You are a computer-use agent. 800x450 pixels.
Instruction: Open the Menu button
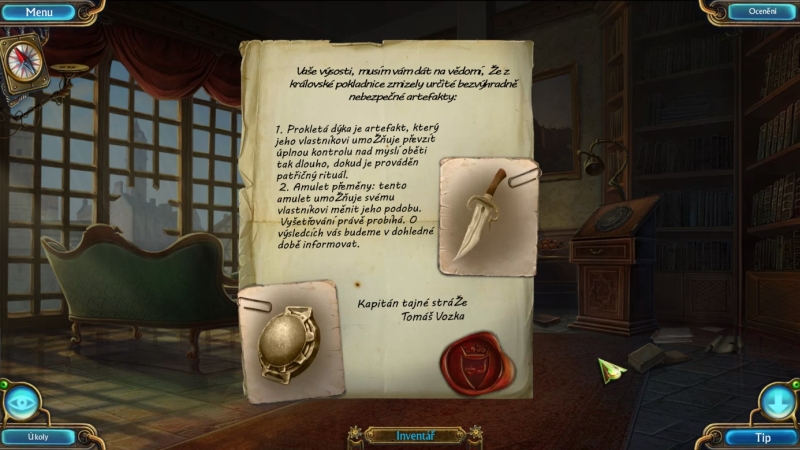[39, 12]
